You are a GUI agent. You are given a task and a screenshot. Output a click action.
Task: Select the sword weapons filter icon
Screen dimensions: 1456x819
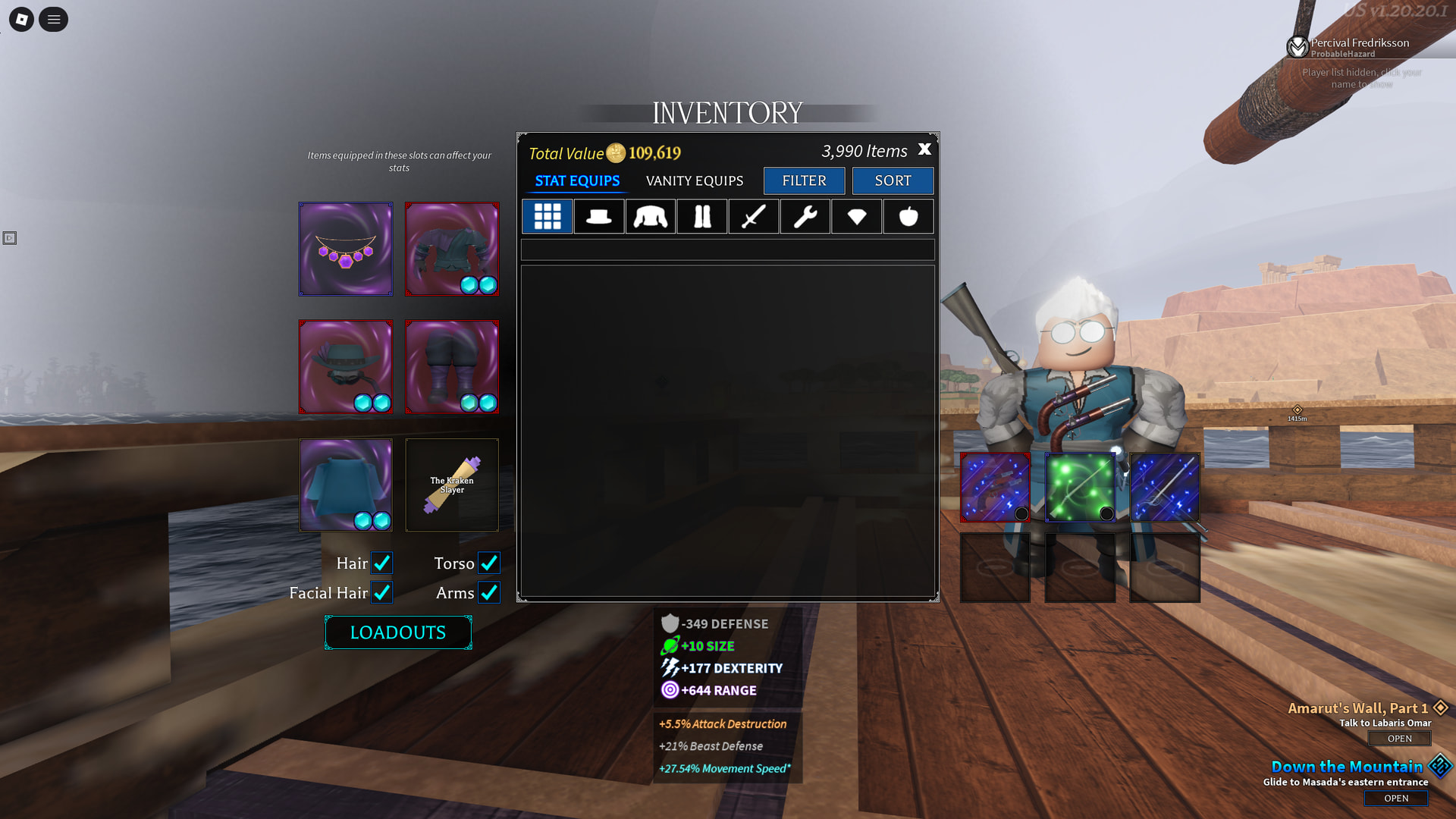[x=753, y=216]
